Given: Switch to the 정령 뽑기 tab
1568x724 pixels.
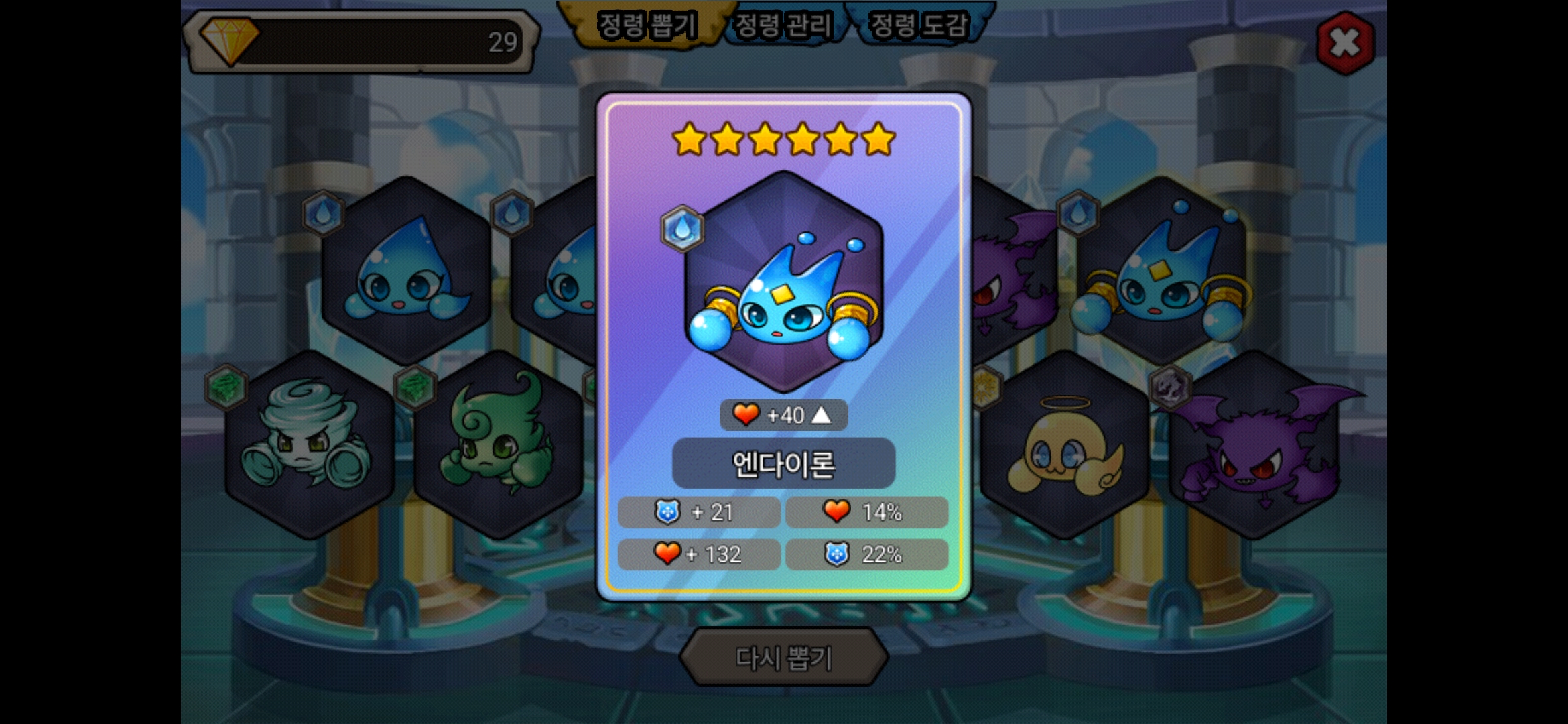Looking at the screenshot, I should [647, 25].
